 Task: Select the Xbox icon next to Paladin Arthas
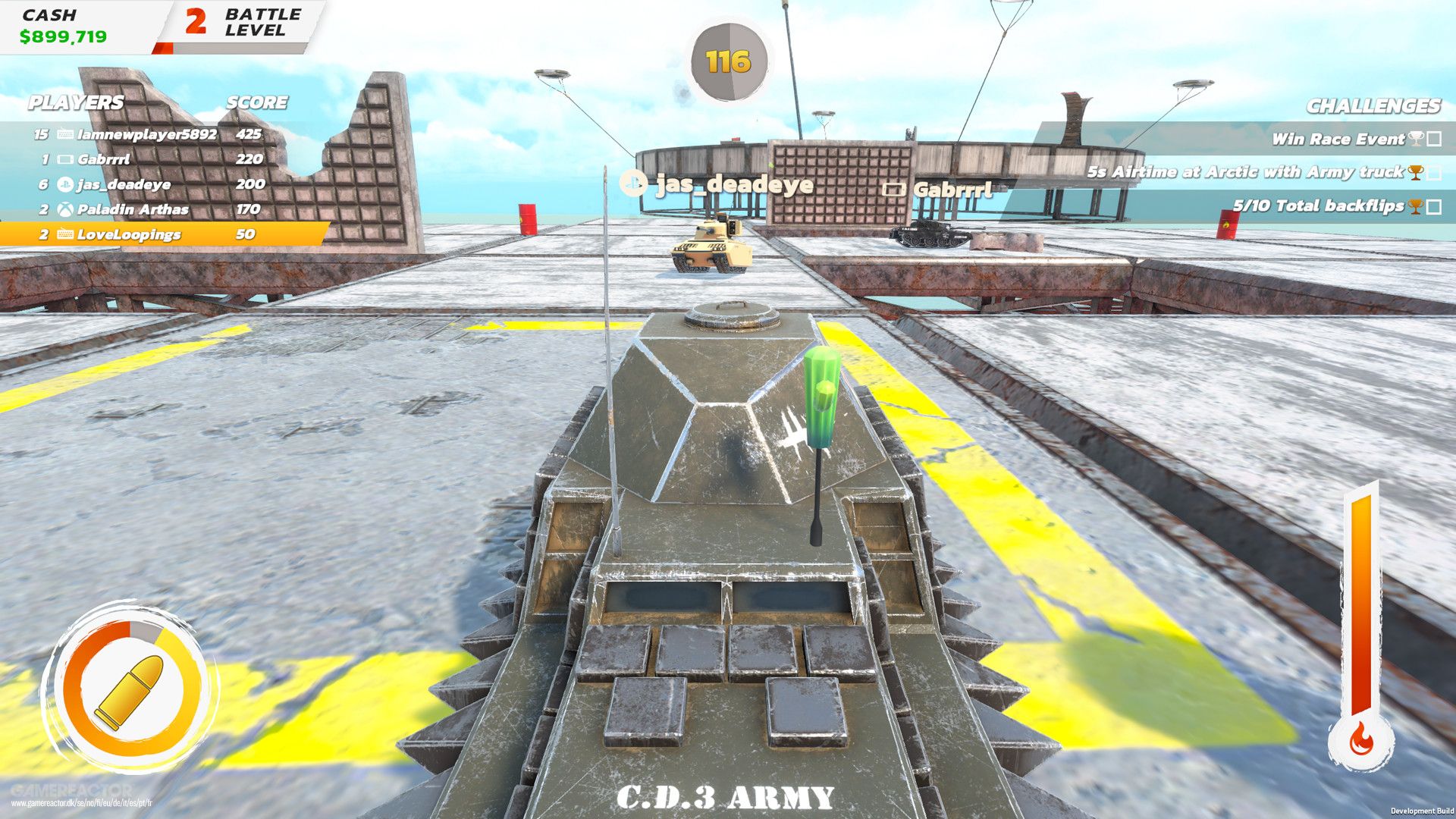pos(66,209)
